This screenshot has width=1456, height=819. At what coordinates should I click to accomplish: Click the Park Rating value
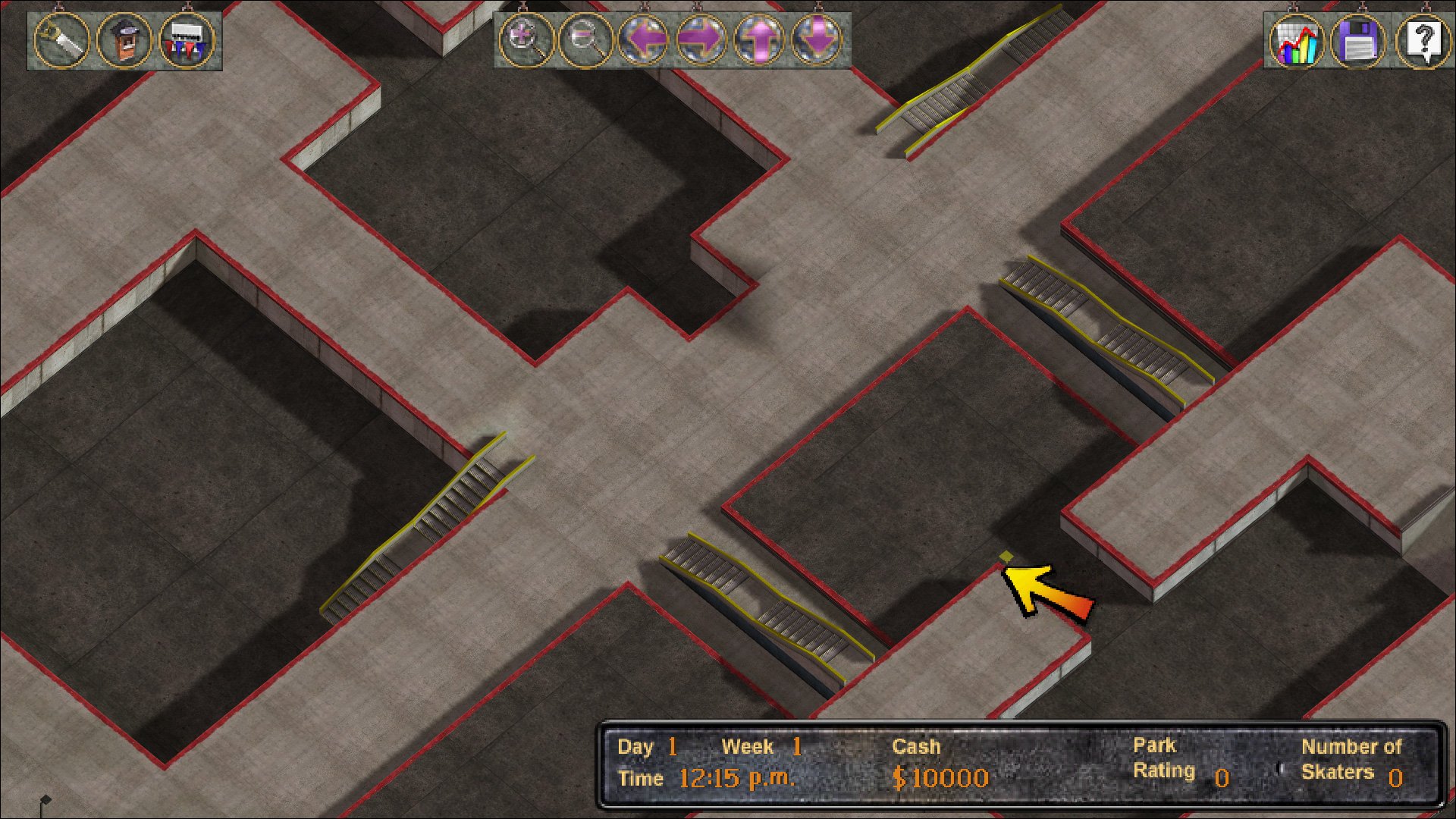[x=1224, y=777]
